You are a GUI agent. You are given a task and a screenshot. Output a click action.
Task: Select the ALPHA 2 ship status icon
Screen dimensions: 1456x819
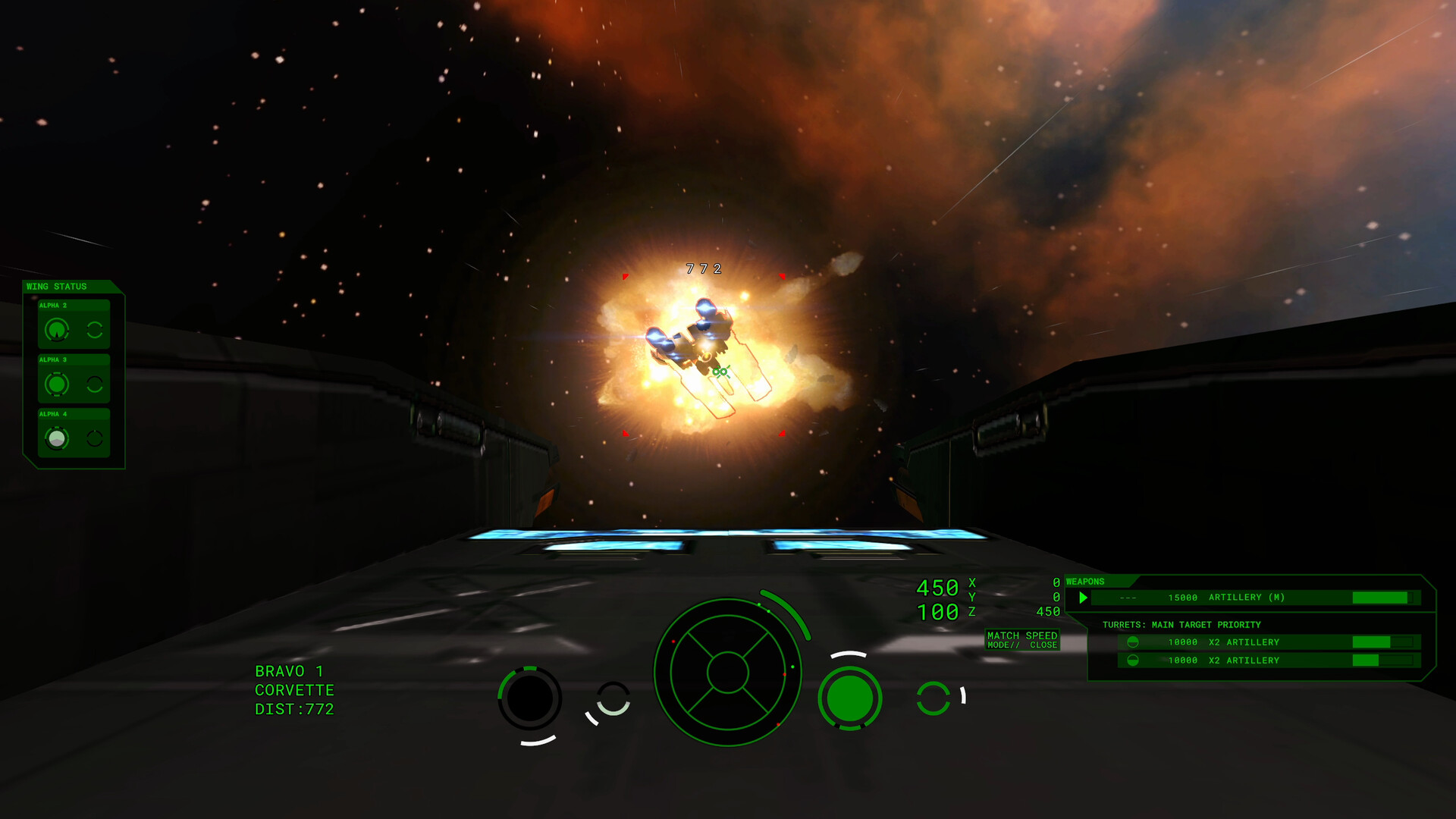57,331
